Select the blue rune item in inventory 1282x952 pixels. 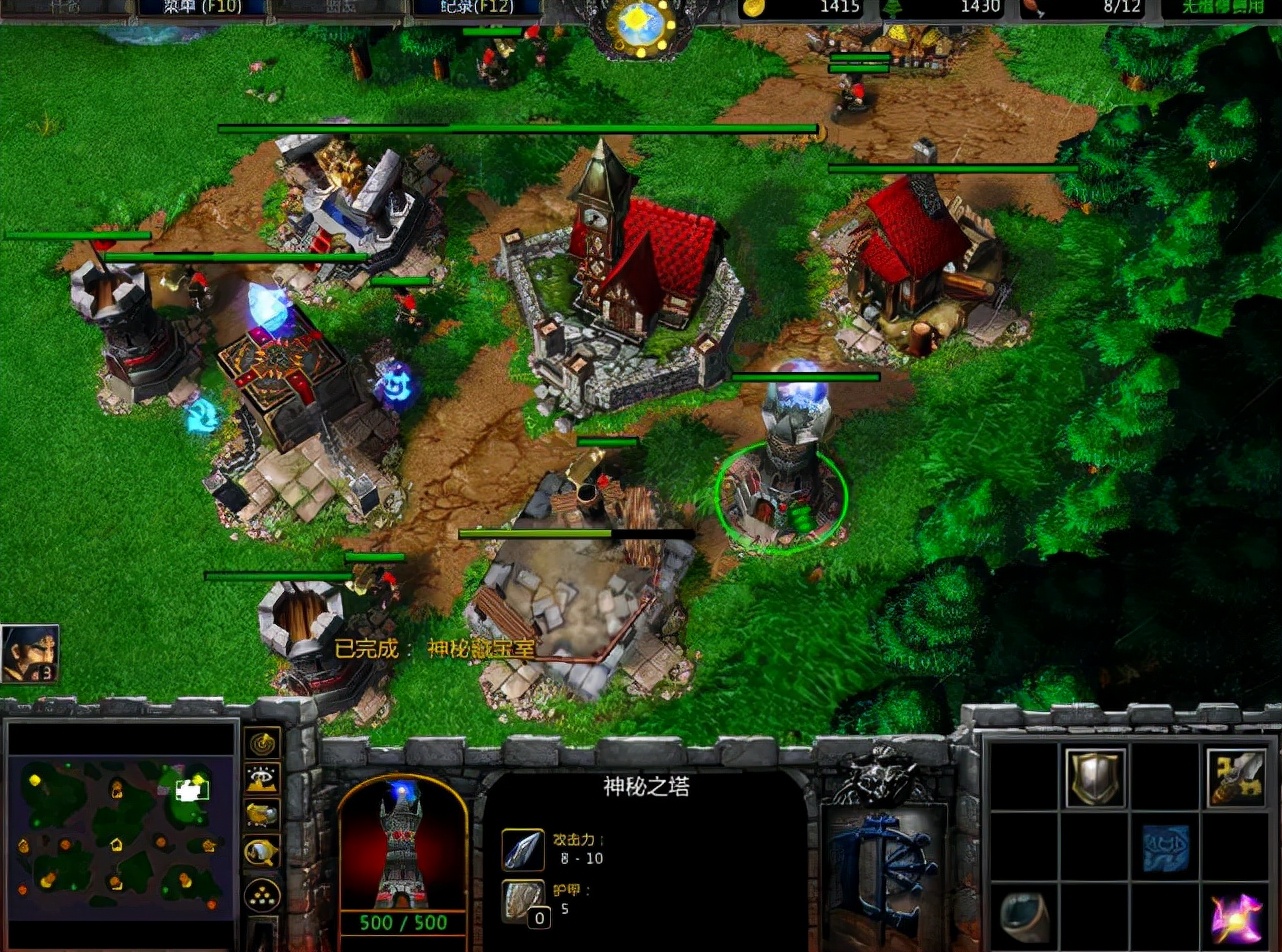(x=1164, y=848)
